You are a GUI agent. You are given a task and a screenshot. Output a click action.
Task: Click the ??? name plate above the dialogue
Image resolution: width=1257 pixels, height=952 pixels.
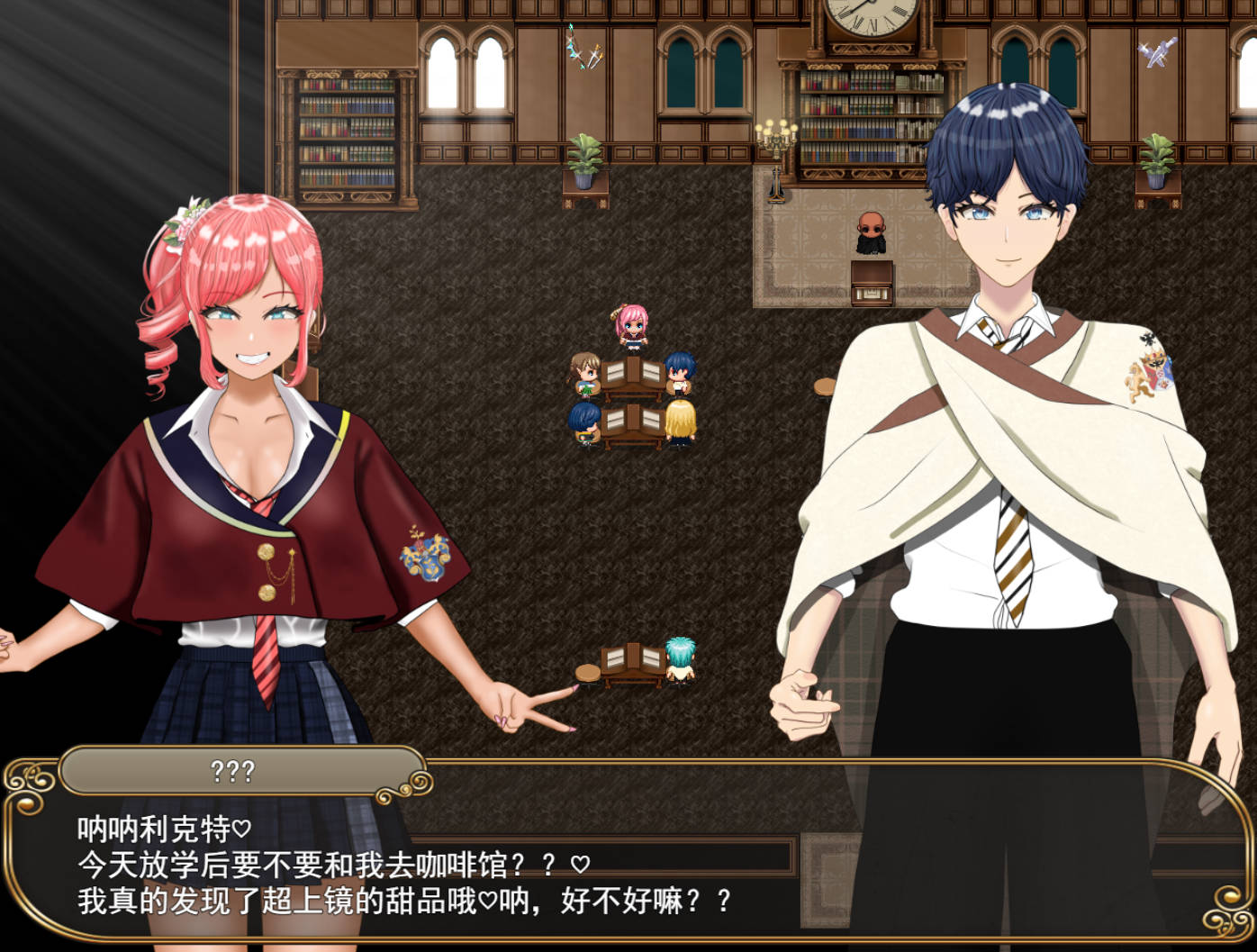point(234,770)
